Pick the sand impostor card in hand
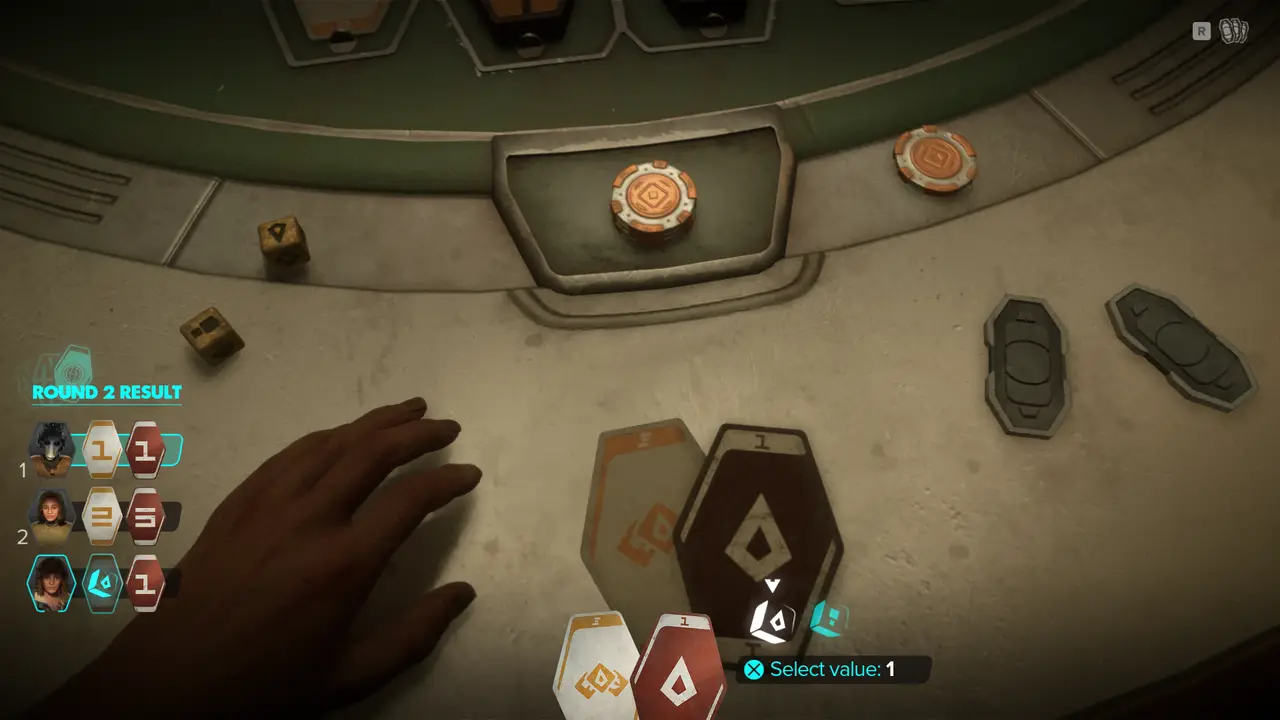 point(598,665)
